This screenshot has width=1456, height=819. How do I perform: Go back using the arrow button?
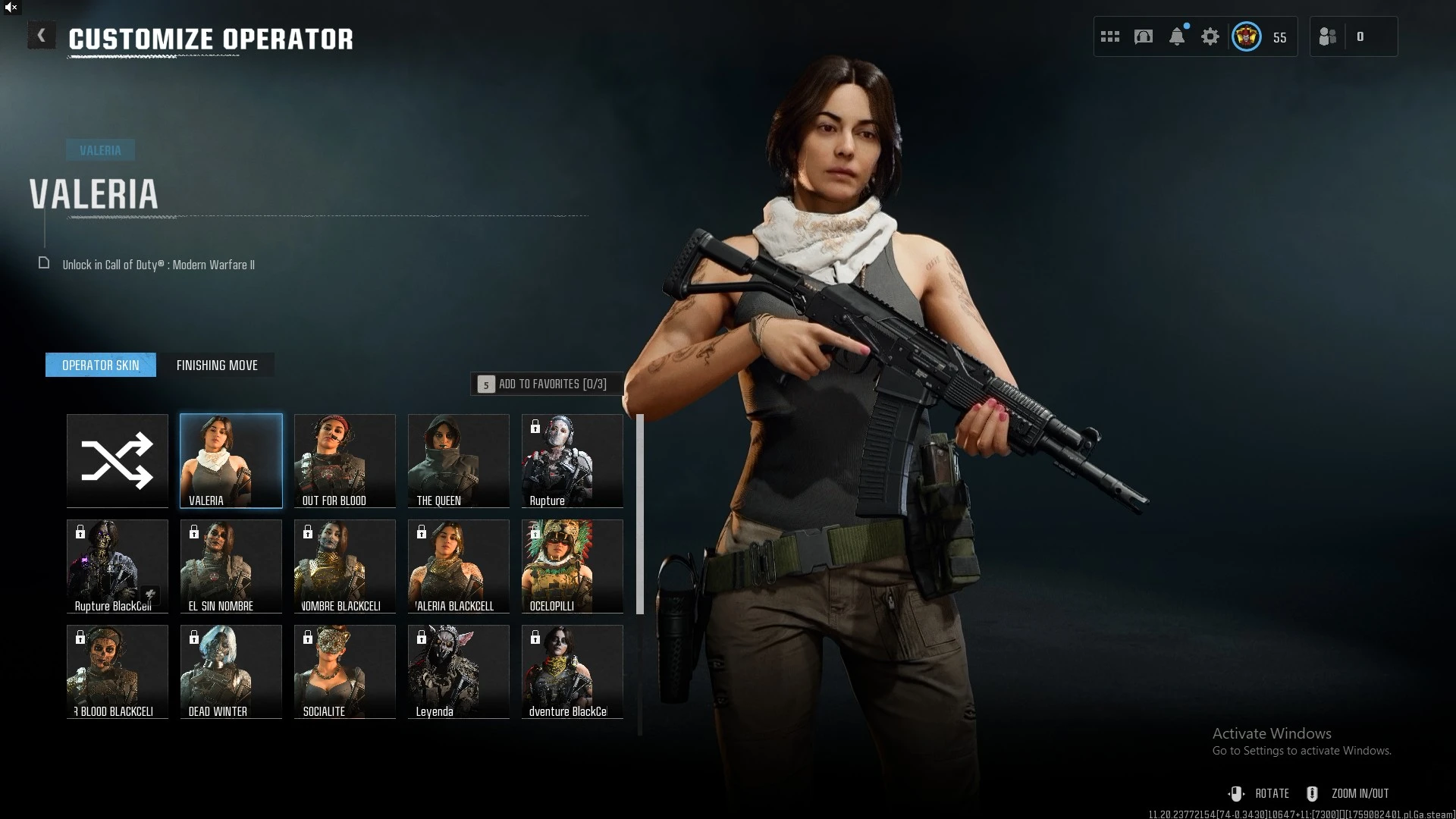(42, 36)
